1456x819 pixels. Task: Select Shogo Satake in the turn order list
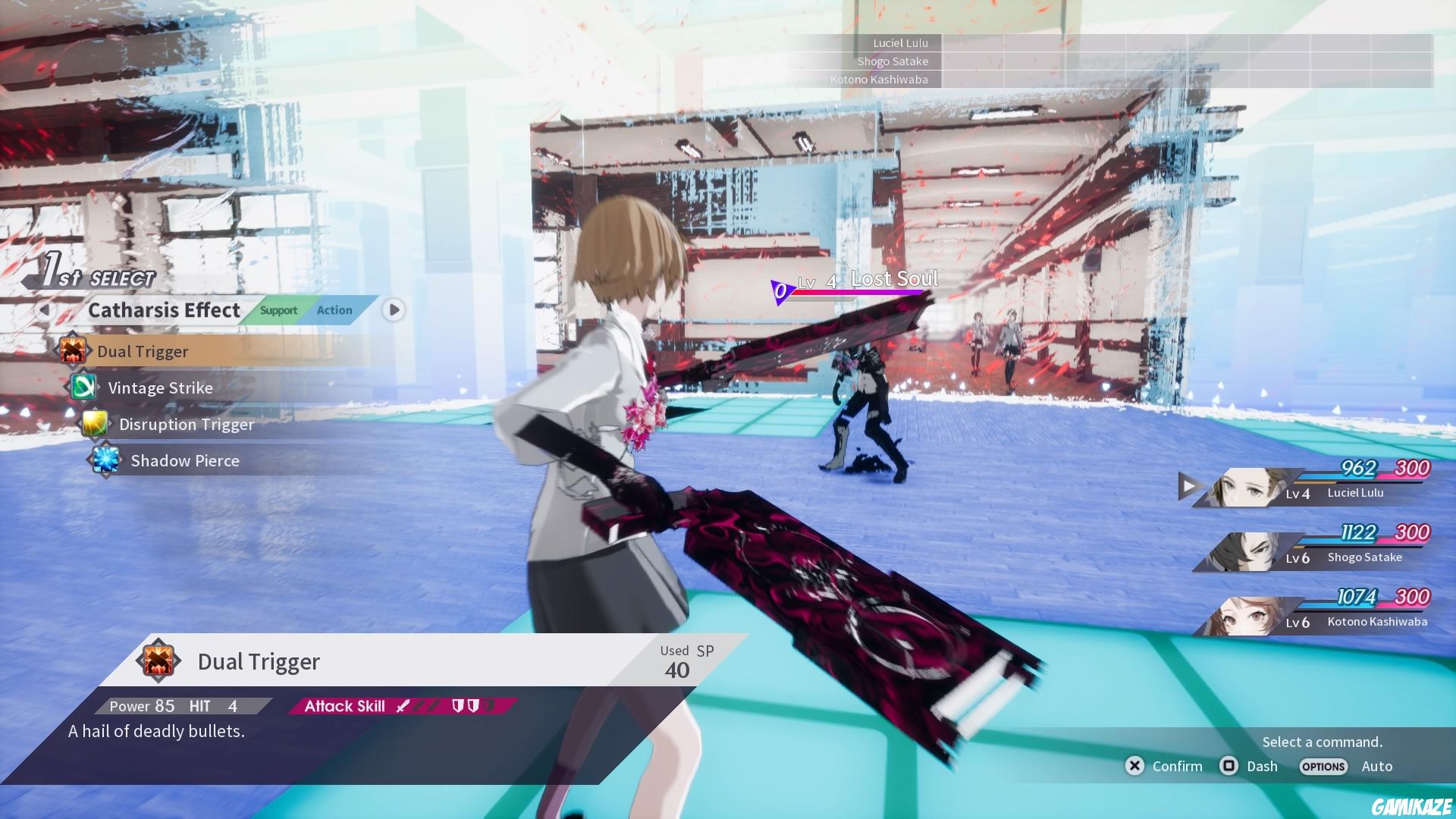pyautogui.click(x=893, y=61)
